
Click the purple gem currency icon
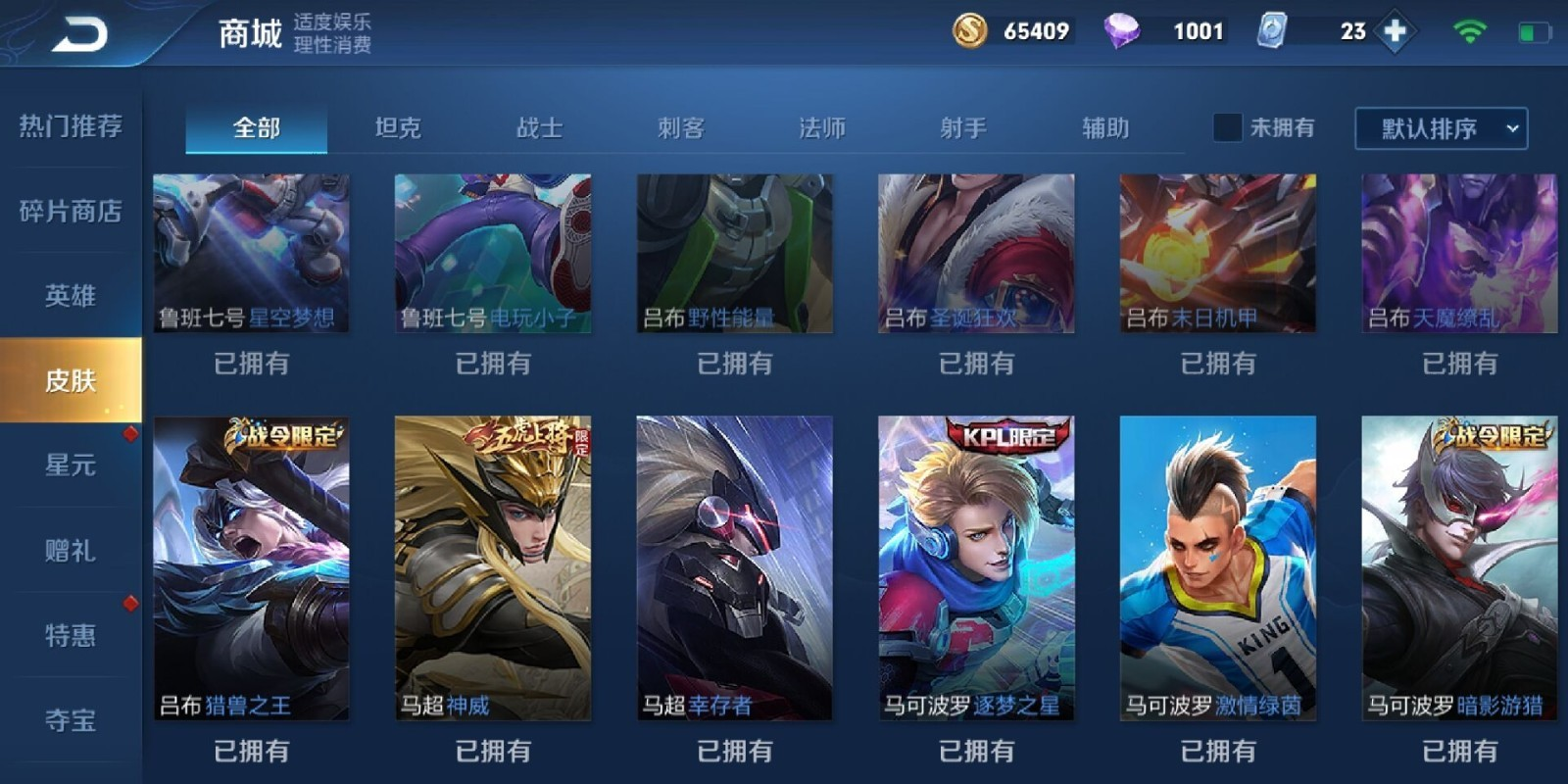coord(1125,30)
